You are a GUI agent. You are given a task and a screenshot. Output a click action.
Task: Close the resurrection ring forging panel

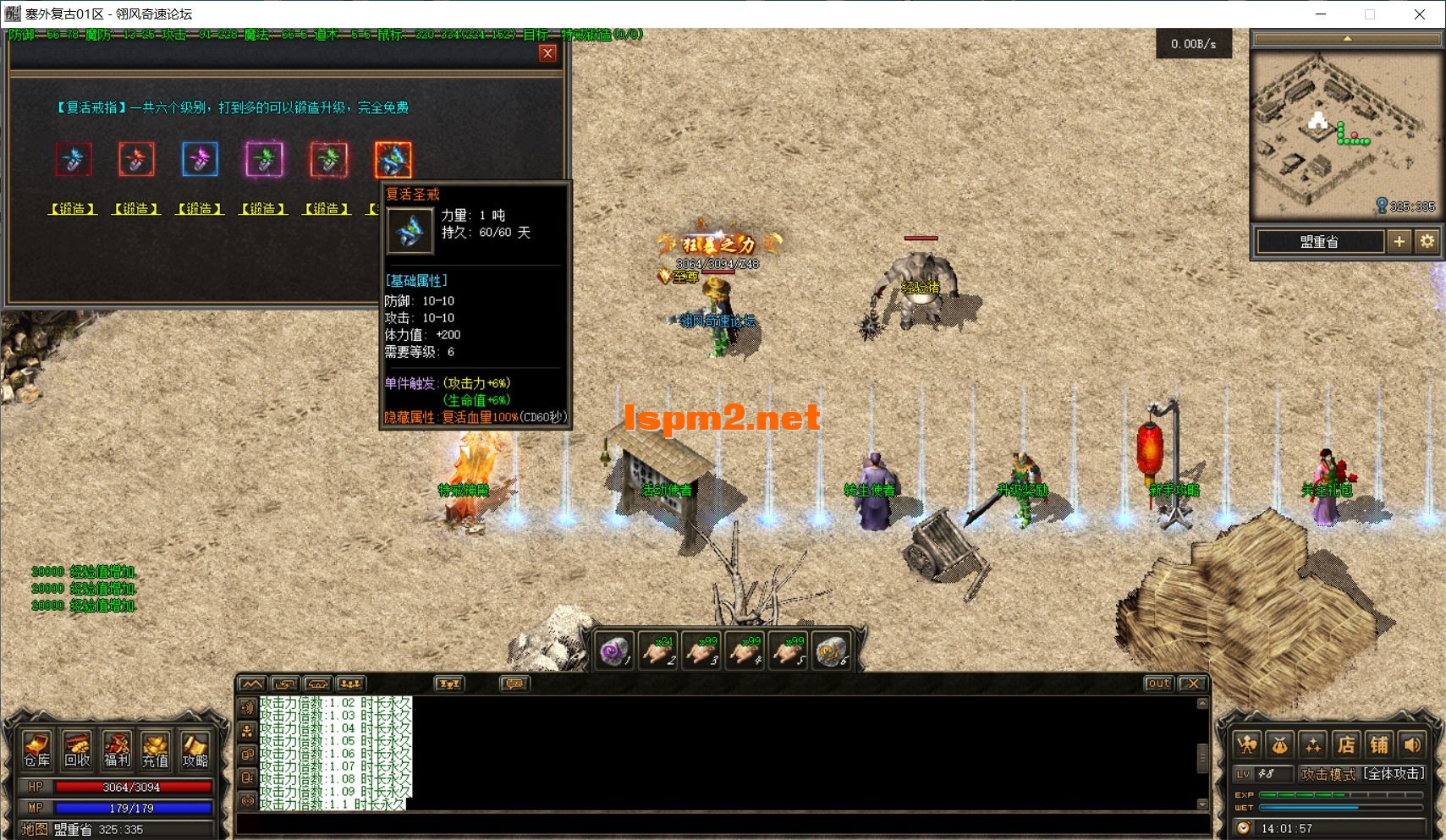tap(547, 53)
